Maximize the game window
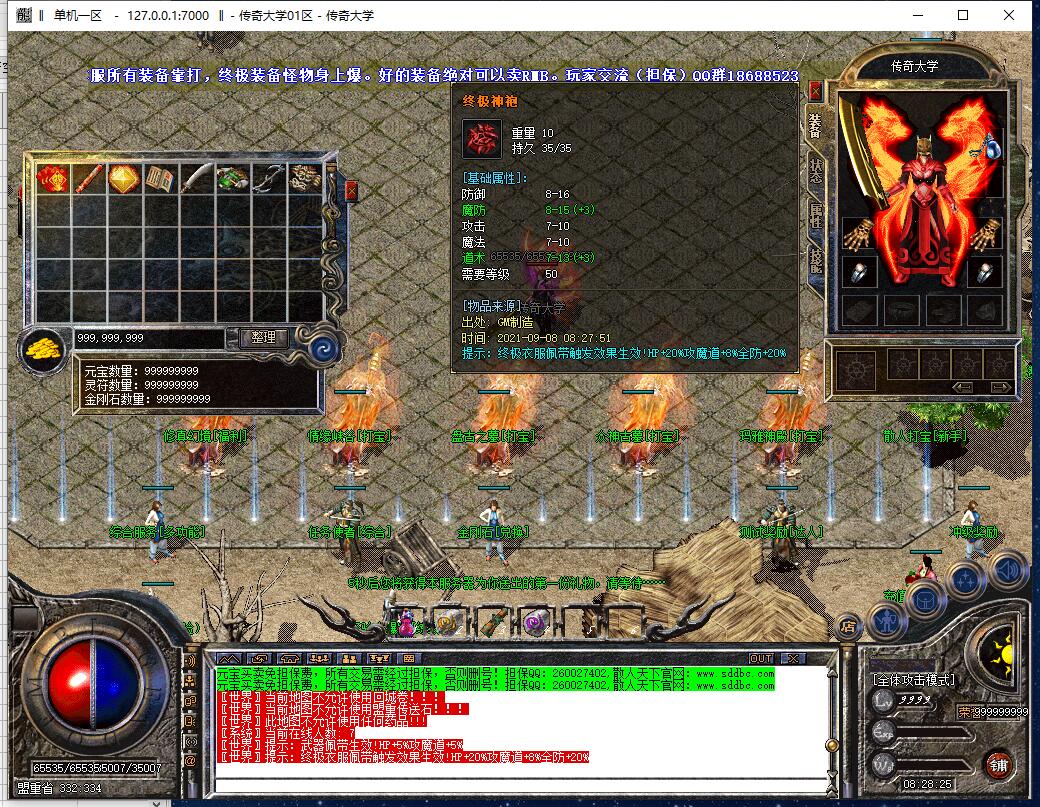 (x=963, y=15)
